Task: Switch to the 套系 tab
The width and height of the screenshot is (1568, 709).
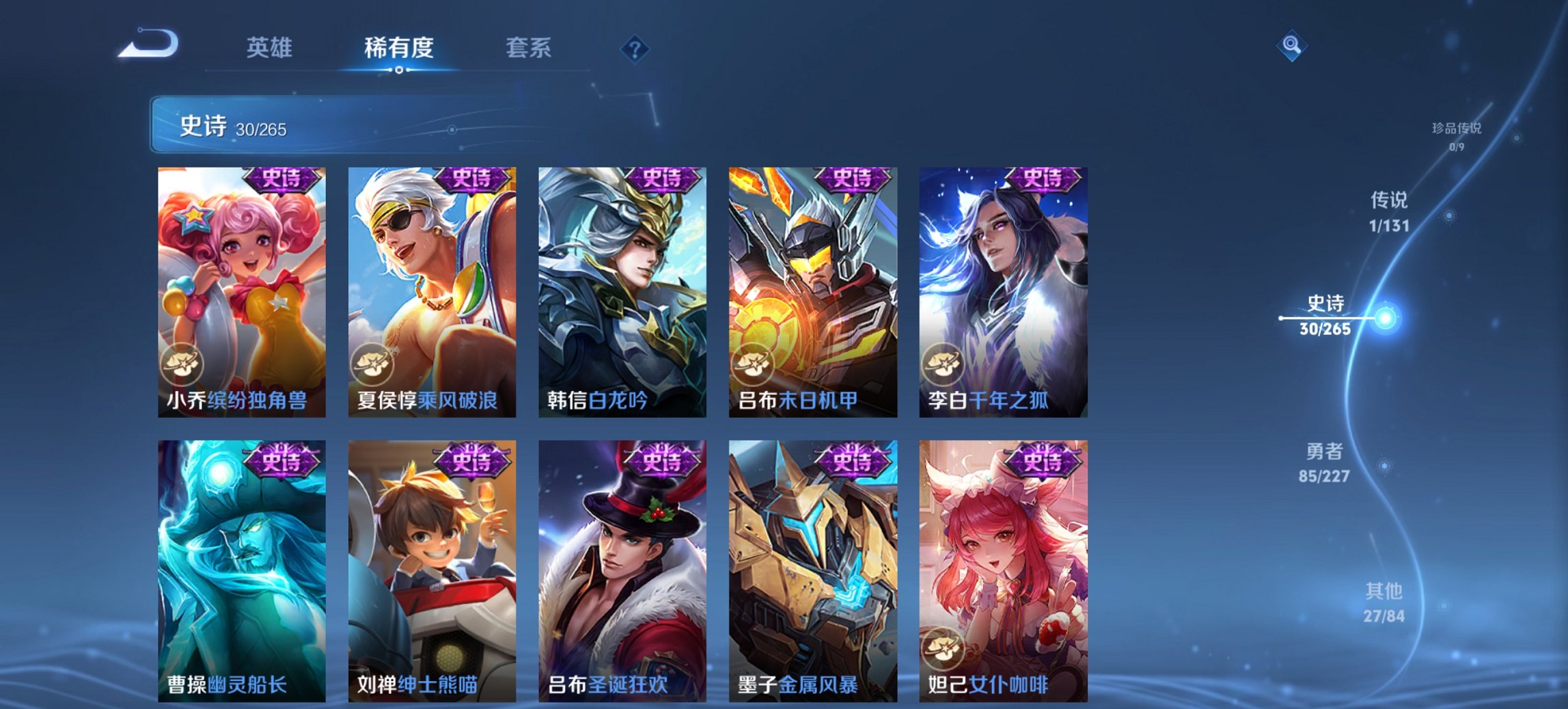Action: tap(528, 46)
